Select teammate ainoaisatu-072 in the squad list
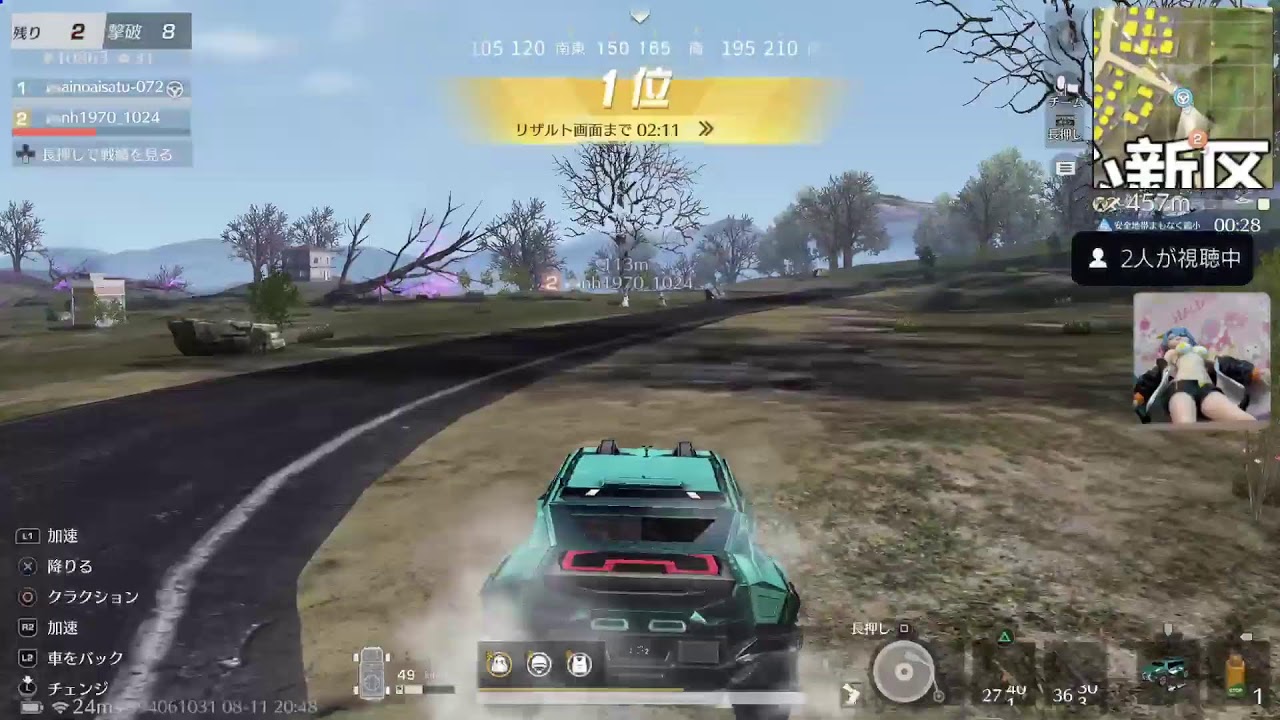This screenshot has width=1280, height=720. (102, 88)
